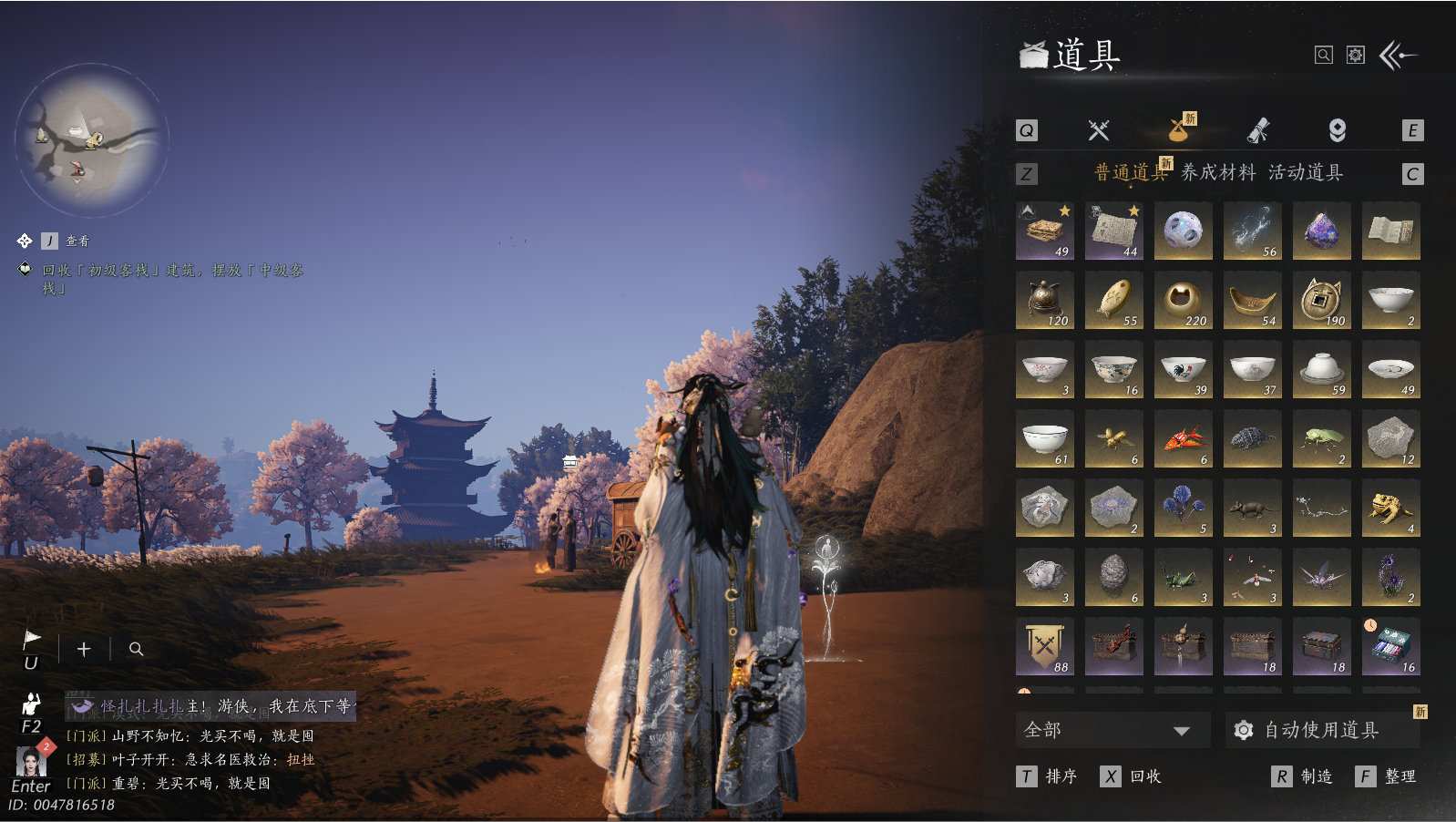This screenshot has height=822, width=1456.
Task: Select the crossed-swords banner item
Action: tap(1044, 646)
